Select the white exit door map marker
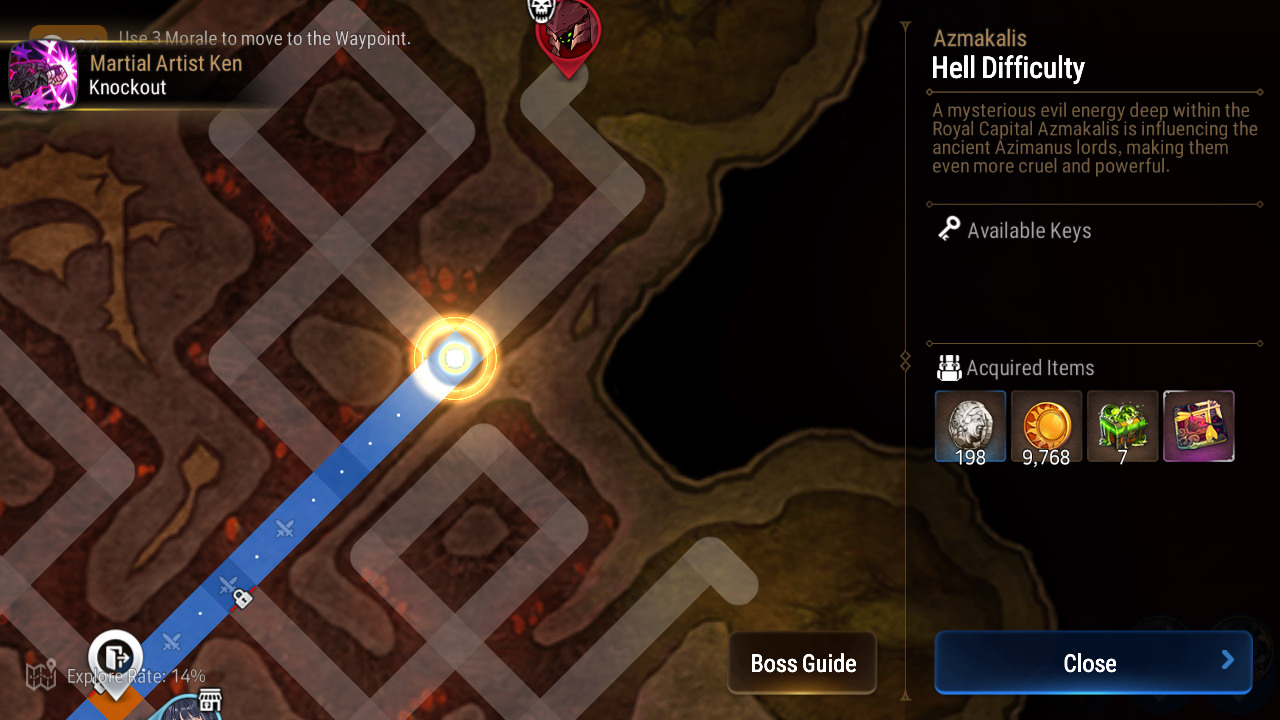The height and width of the screenshot is (720, 1280). point(116,656)
